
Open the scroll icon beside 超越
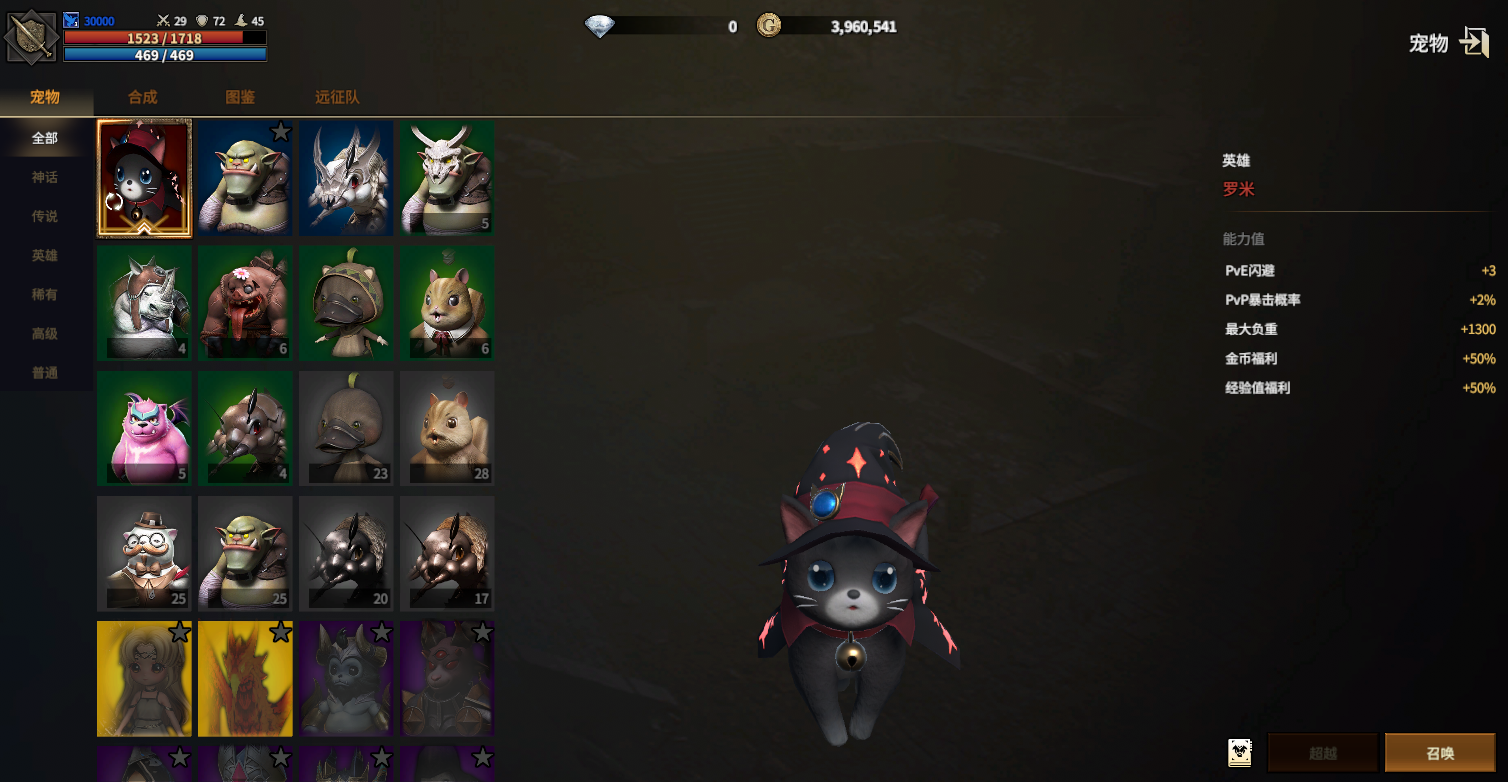click(x=1240, y=753)
